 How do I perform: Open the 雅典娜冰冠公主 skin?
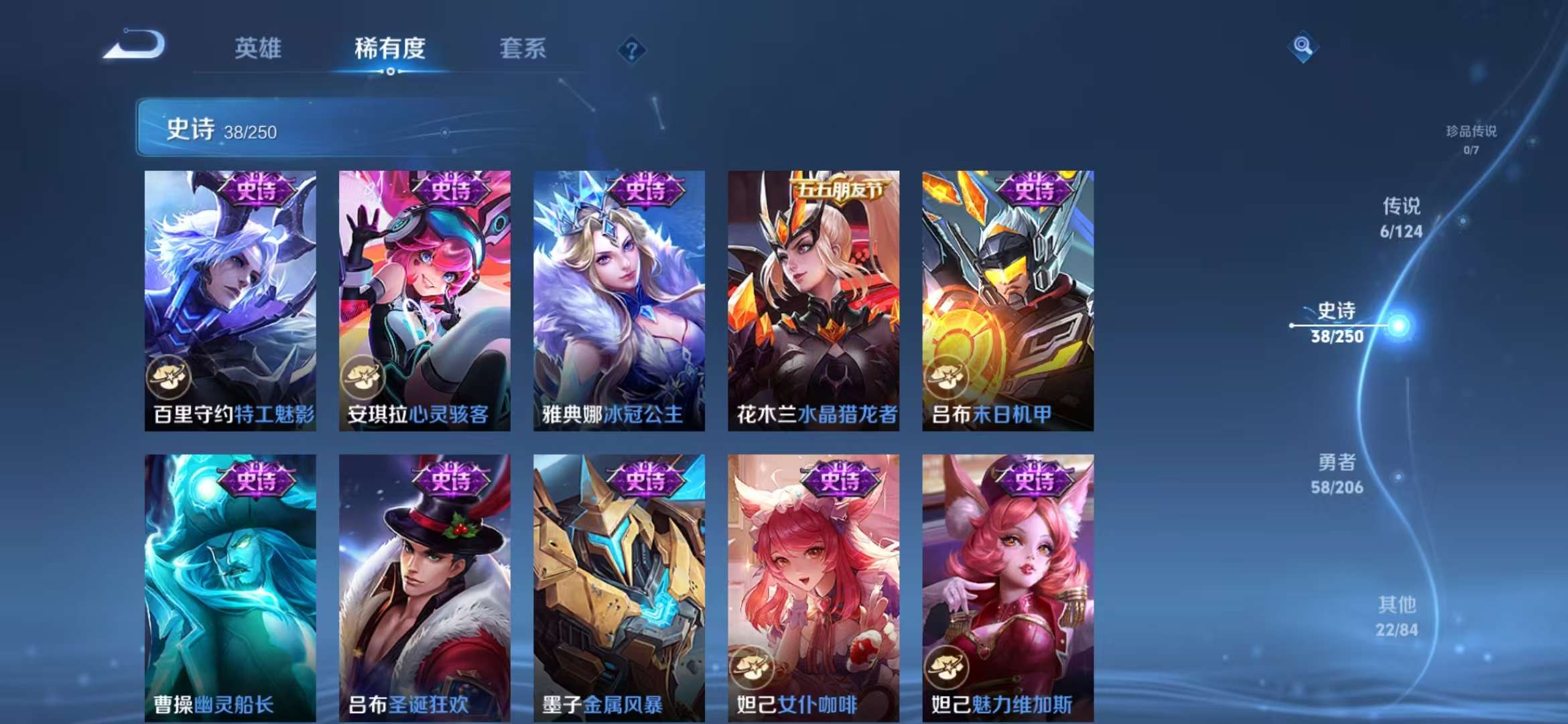[x=619, y=302]
